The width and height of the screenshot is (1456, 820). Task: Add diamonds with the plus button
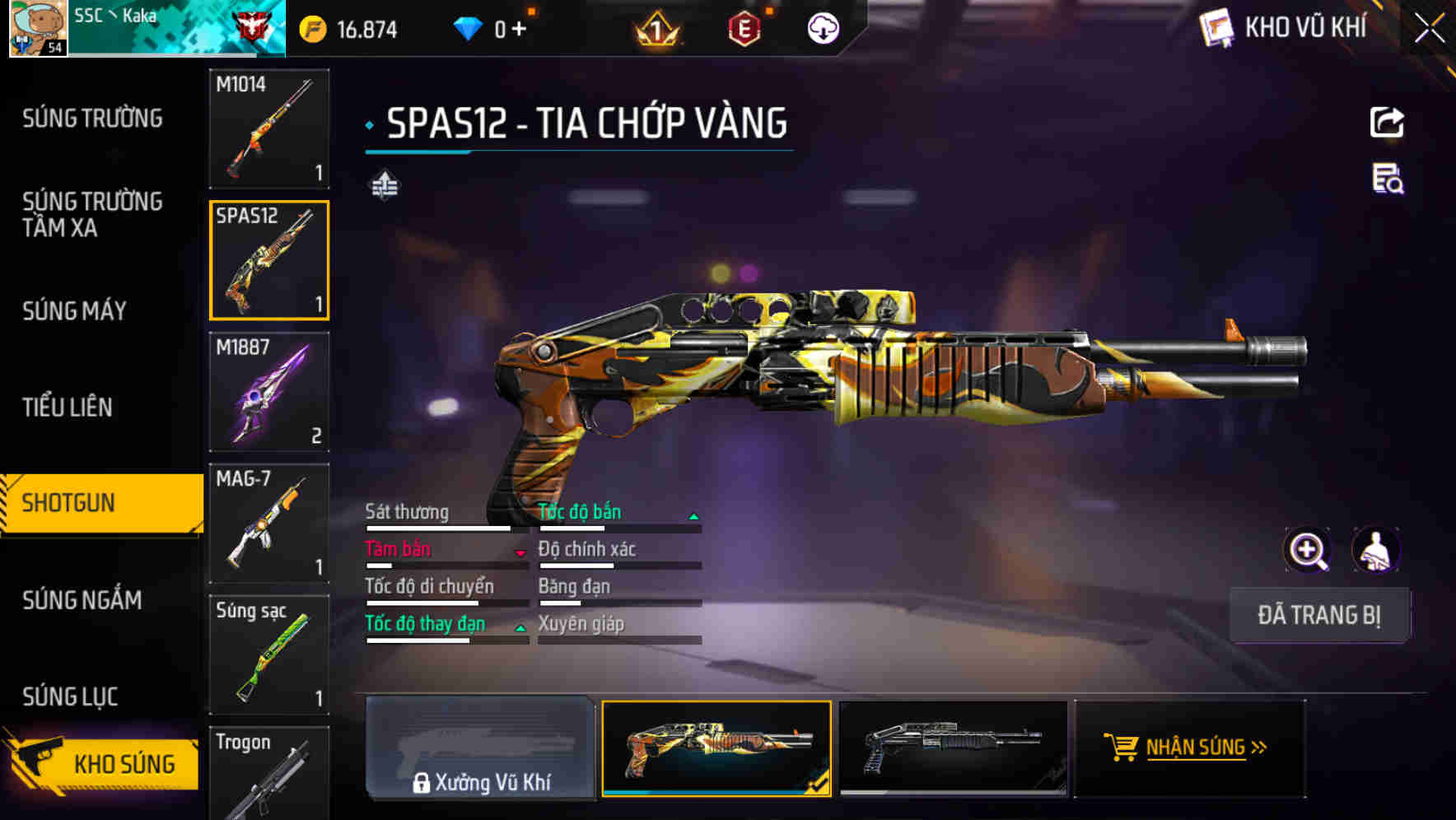click(519, 30)
